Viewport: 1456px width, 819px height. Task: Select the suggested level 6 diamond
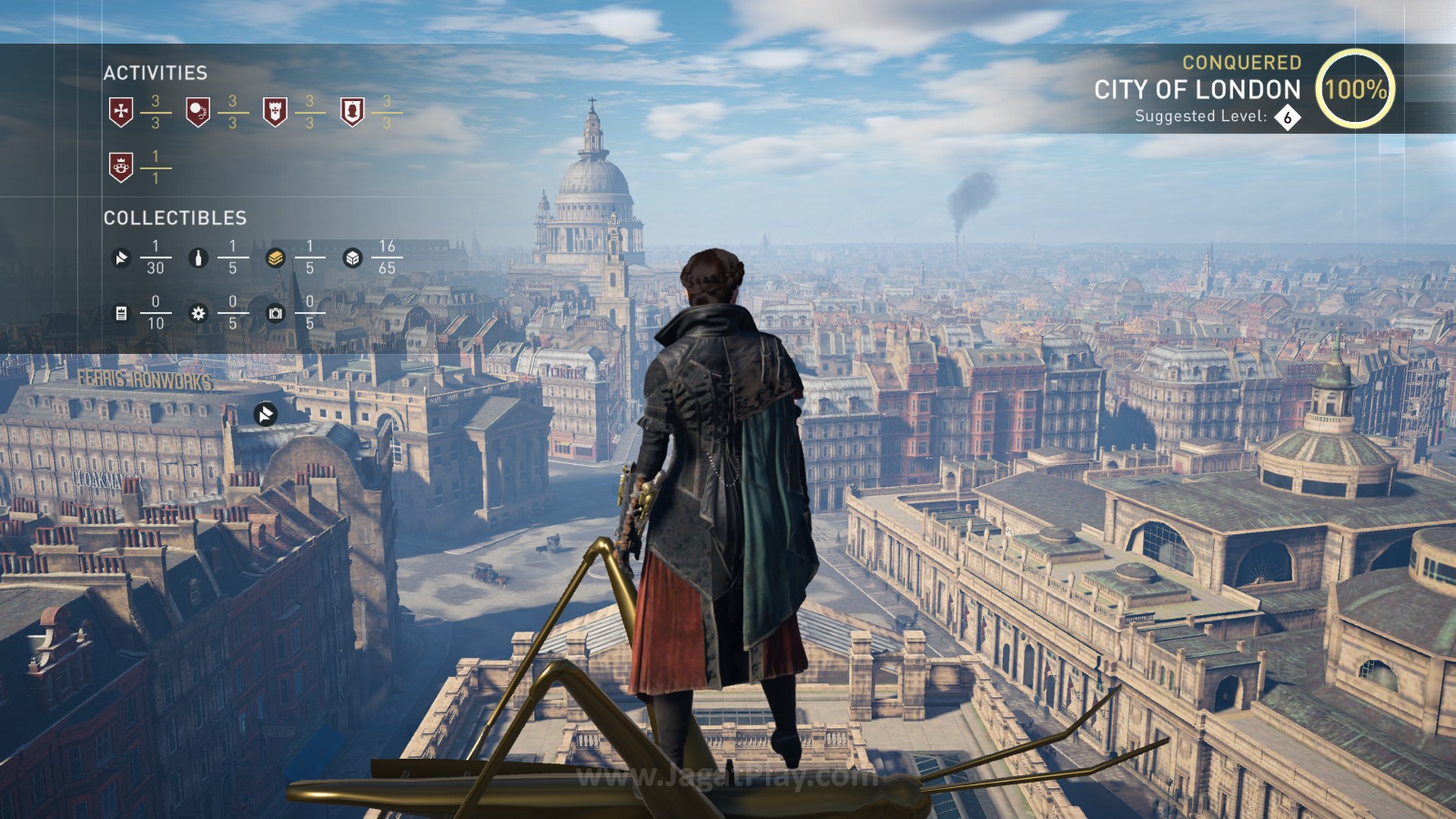pos(1287,118)
